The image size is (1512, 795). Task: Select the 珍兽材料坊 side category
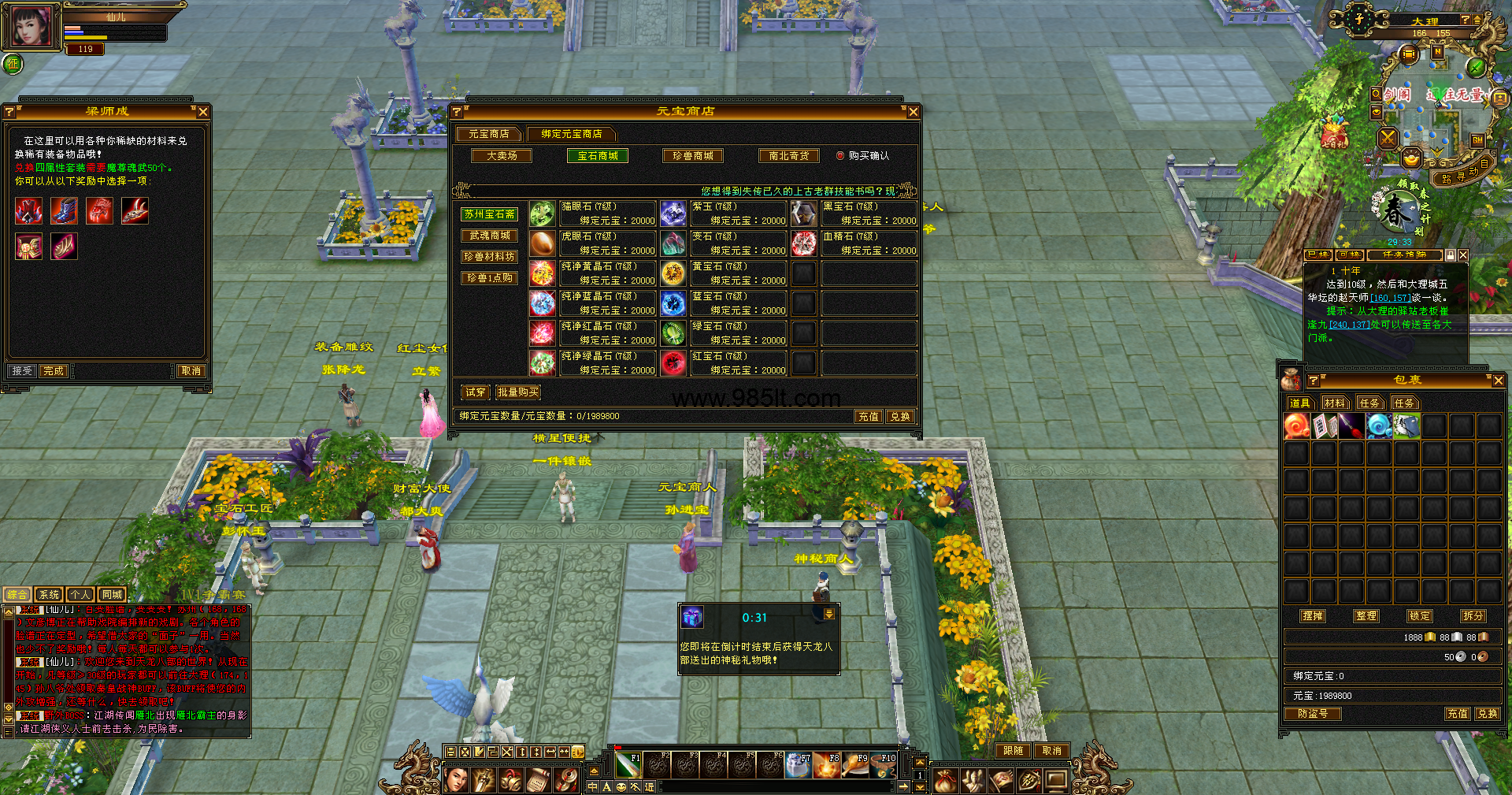pos(489,257)
